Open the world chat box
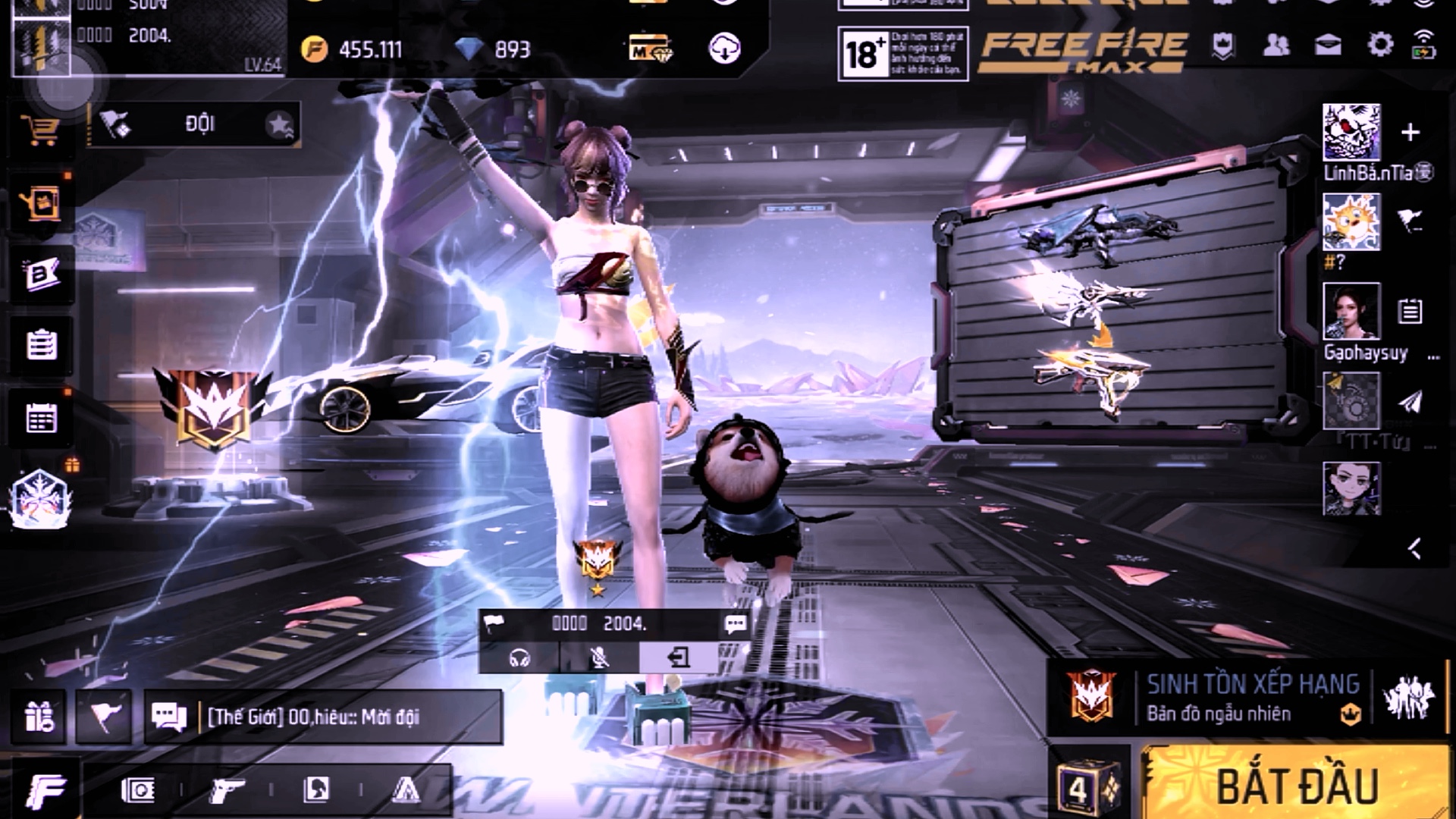Image resolution: width=1456 pixels, height=819 pixels. click(x=324, y=717)
